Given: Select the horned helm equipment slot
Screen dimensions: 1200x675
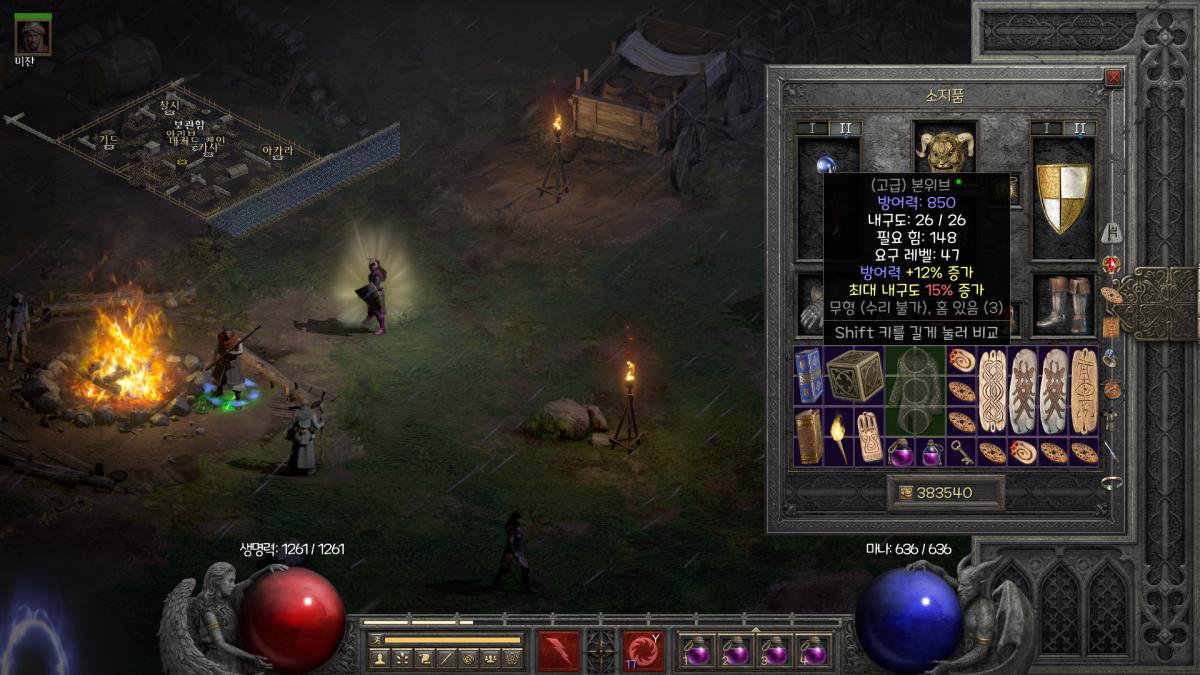Looking at the screenshot, I should [945, 150].
